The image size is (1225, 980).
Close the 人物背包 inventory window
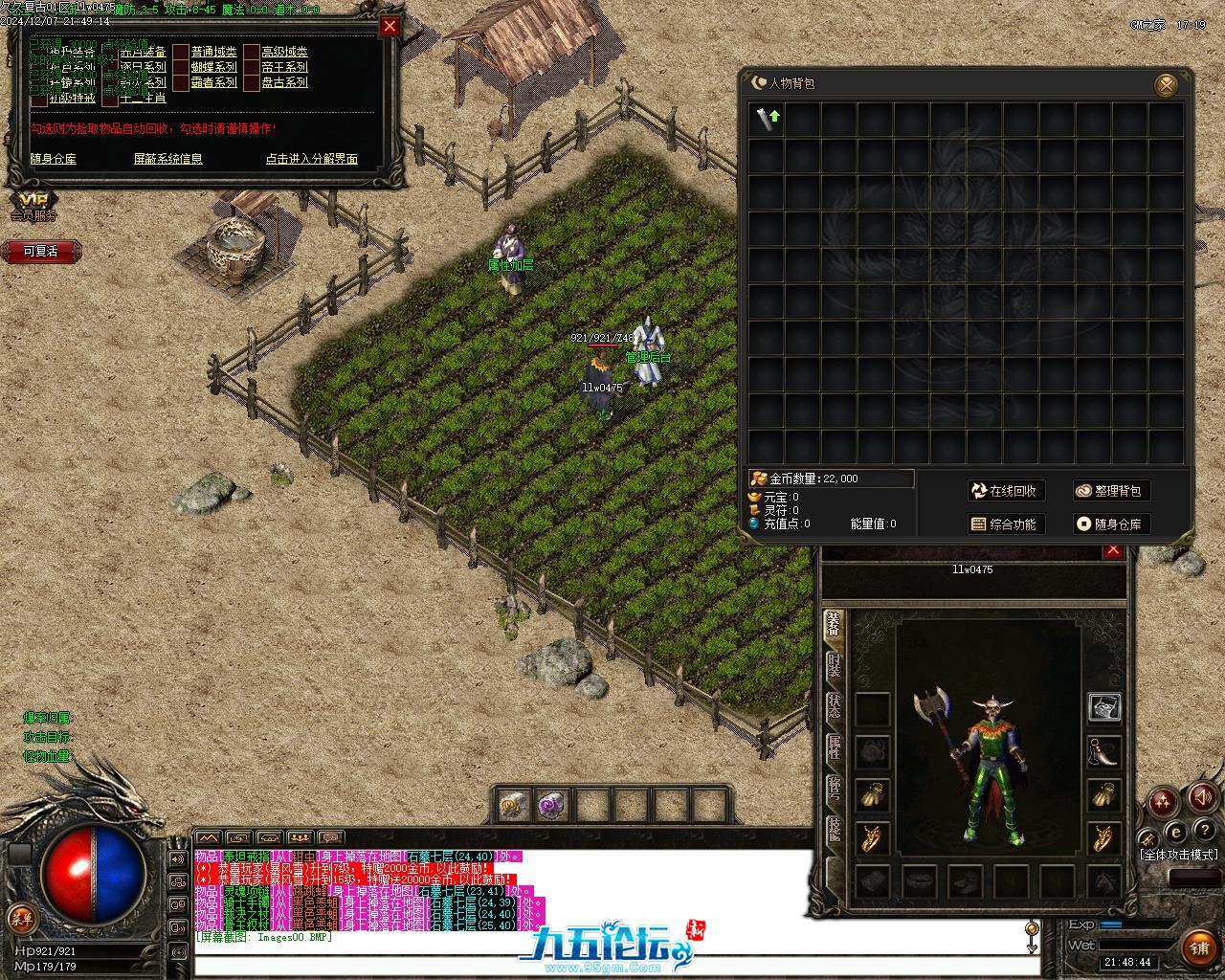point(1167,85)
